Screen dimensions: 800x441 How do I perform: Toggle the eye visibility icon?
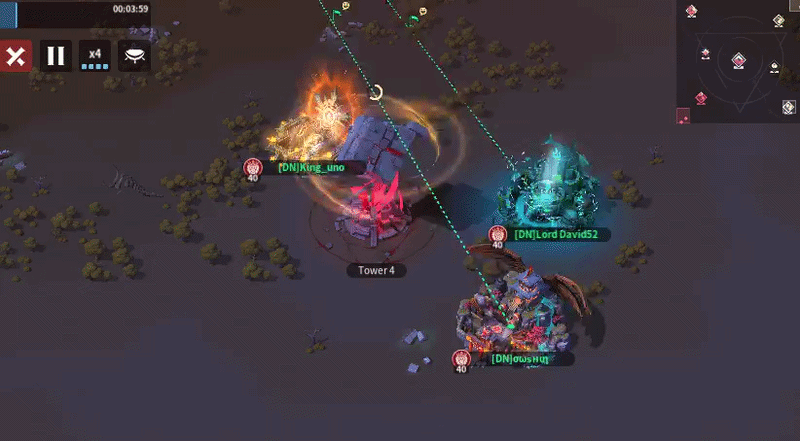coord(134,55)
